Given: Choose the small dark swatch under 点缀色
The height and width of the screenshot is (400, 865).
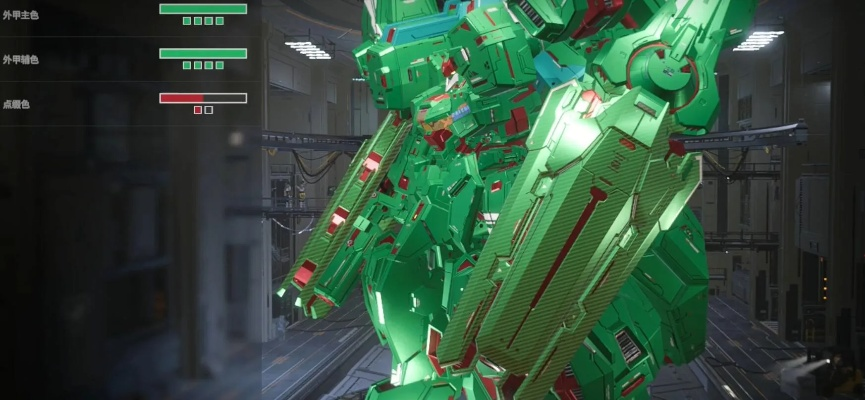Looking at the screenshot, I should coord(209,110).
